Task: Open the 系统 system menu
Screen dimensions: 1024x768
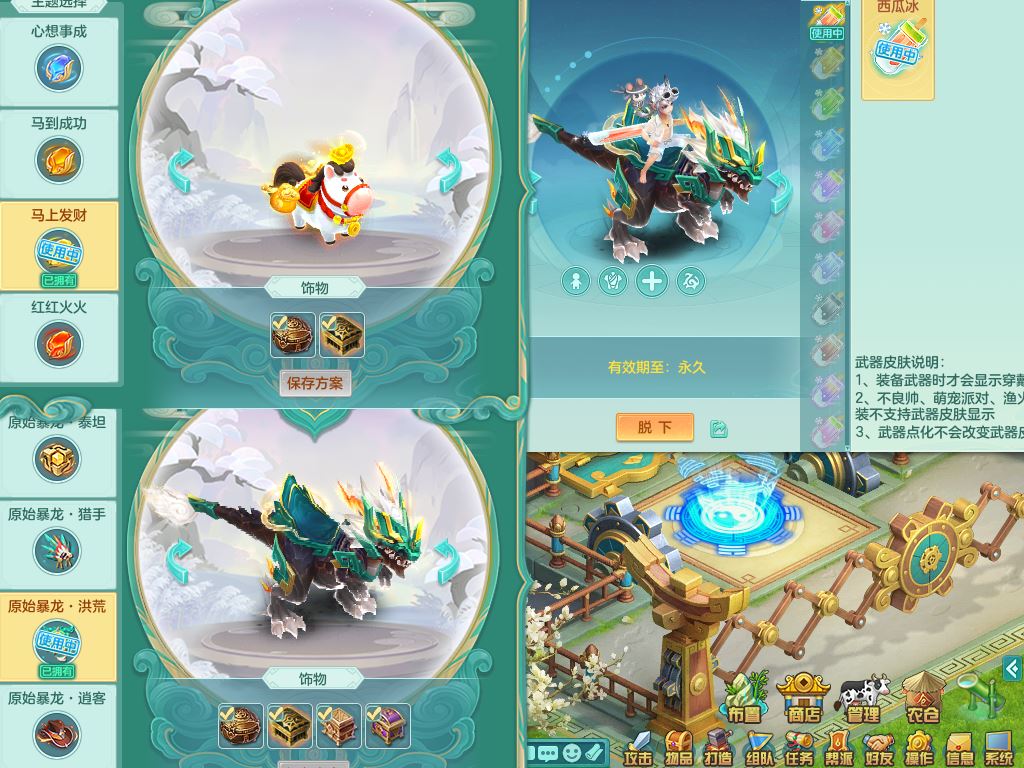Action: pyautogui.click(x=998, y=749)
